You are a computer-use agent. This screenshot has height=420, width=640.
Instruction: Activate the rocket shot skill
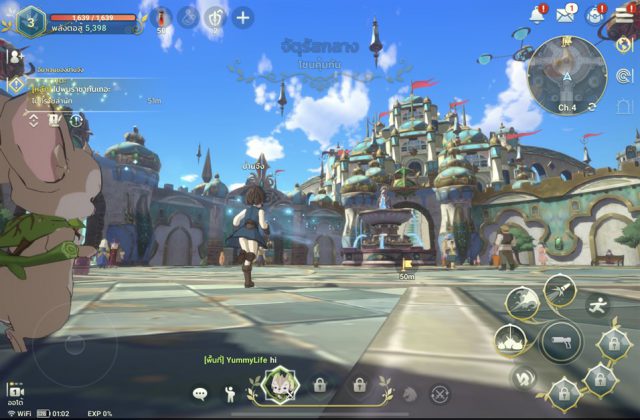560,291
